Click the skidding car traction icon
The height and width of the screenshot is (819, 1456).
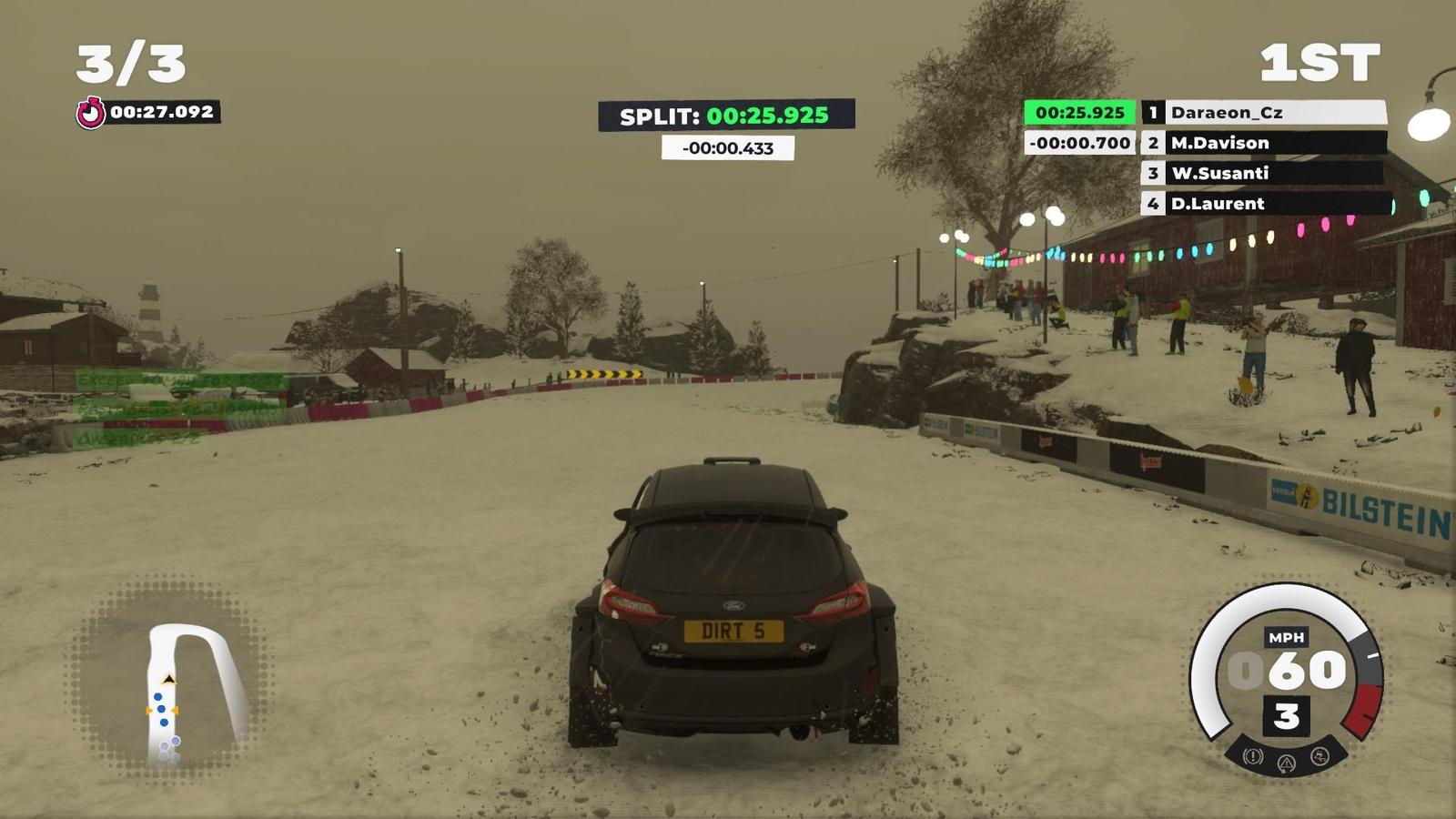pos(1319,756)
